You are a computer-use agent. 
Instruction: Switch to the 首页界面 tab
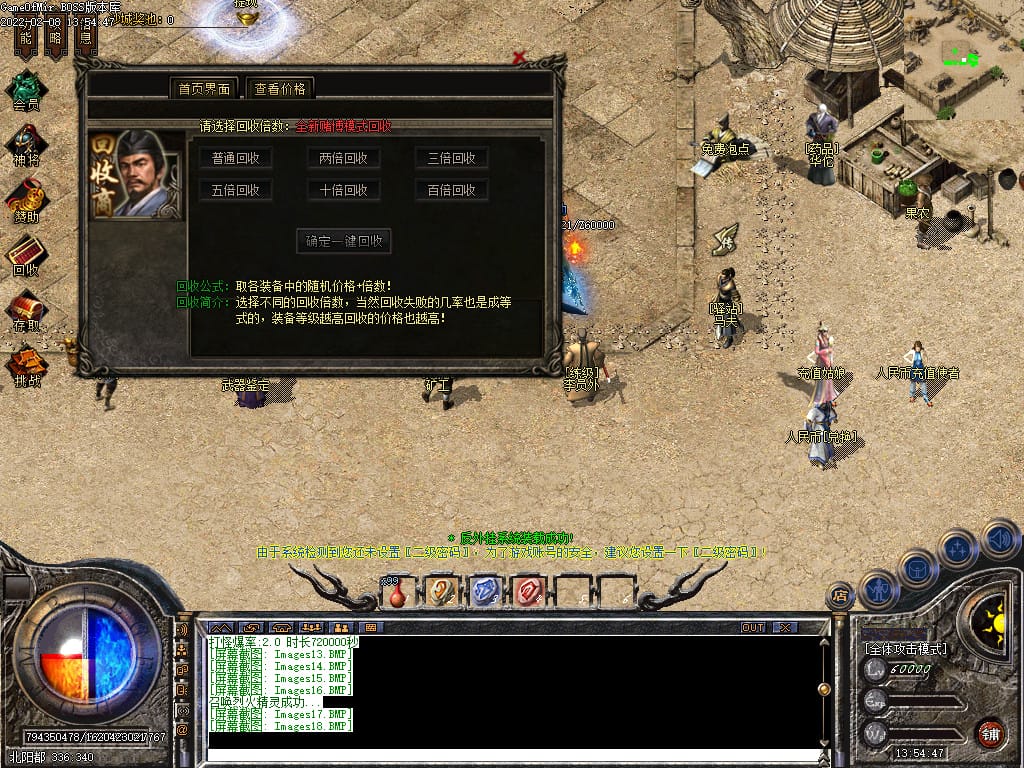tap(204, 88)
